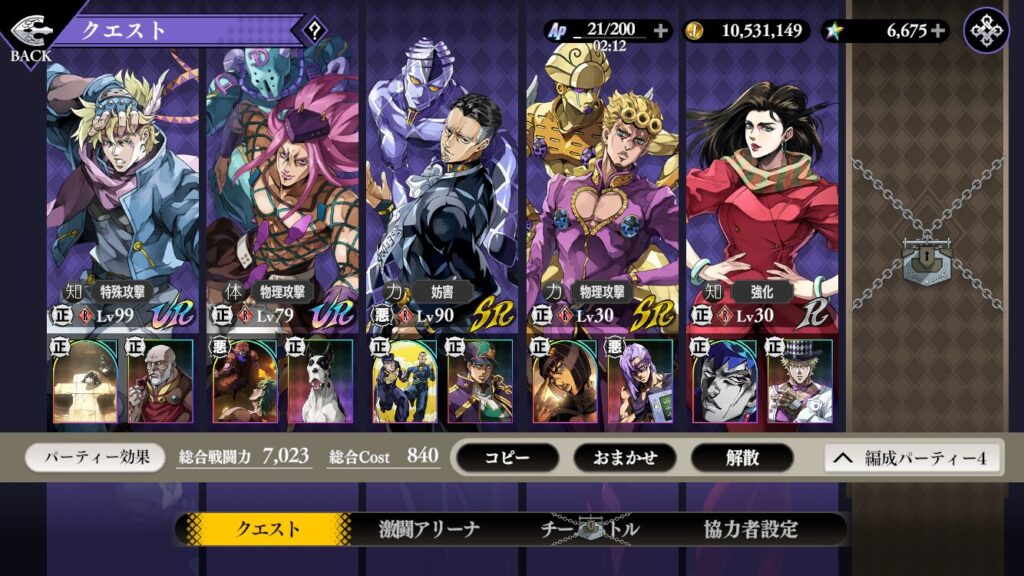Select the Lv79 pink-haired character card
1024x576 pixels.
(282, 190)
